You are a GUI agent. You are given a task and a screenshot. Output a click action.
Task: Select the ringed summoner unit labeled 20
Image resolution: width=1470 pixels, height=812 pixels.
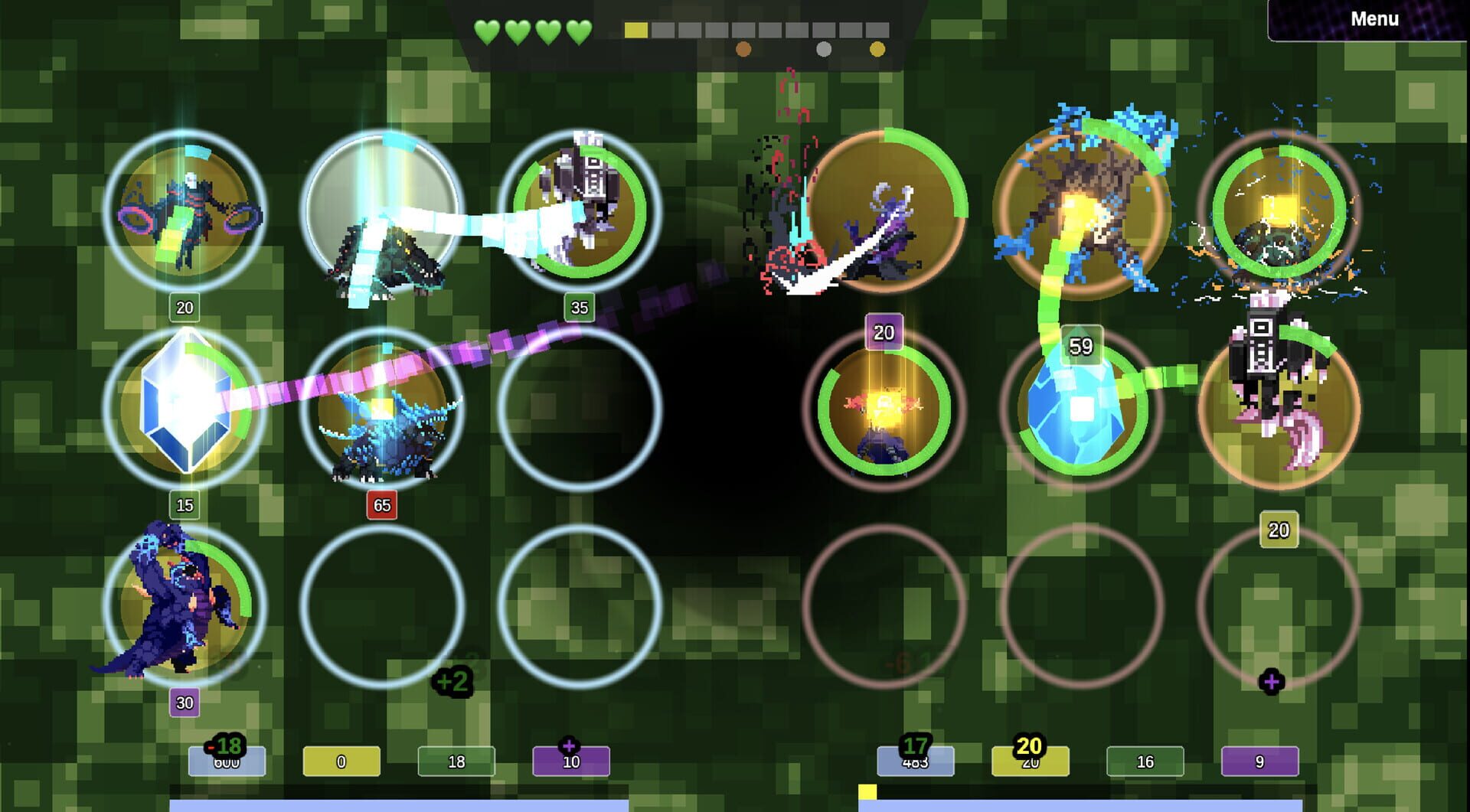184,214
